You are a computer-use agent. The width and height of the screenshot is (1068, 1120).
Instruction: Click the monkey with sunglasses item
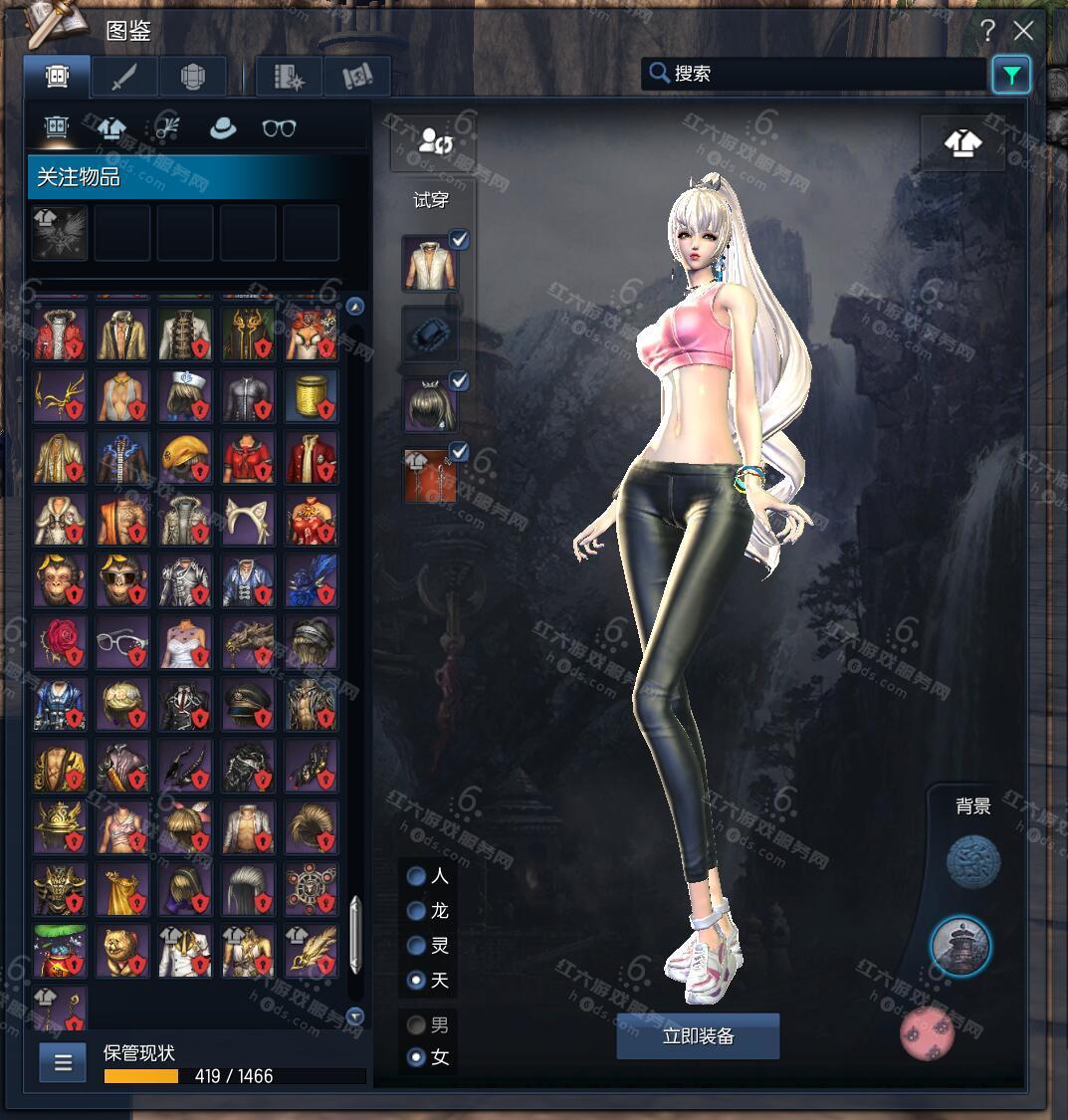point(123,580)
